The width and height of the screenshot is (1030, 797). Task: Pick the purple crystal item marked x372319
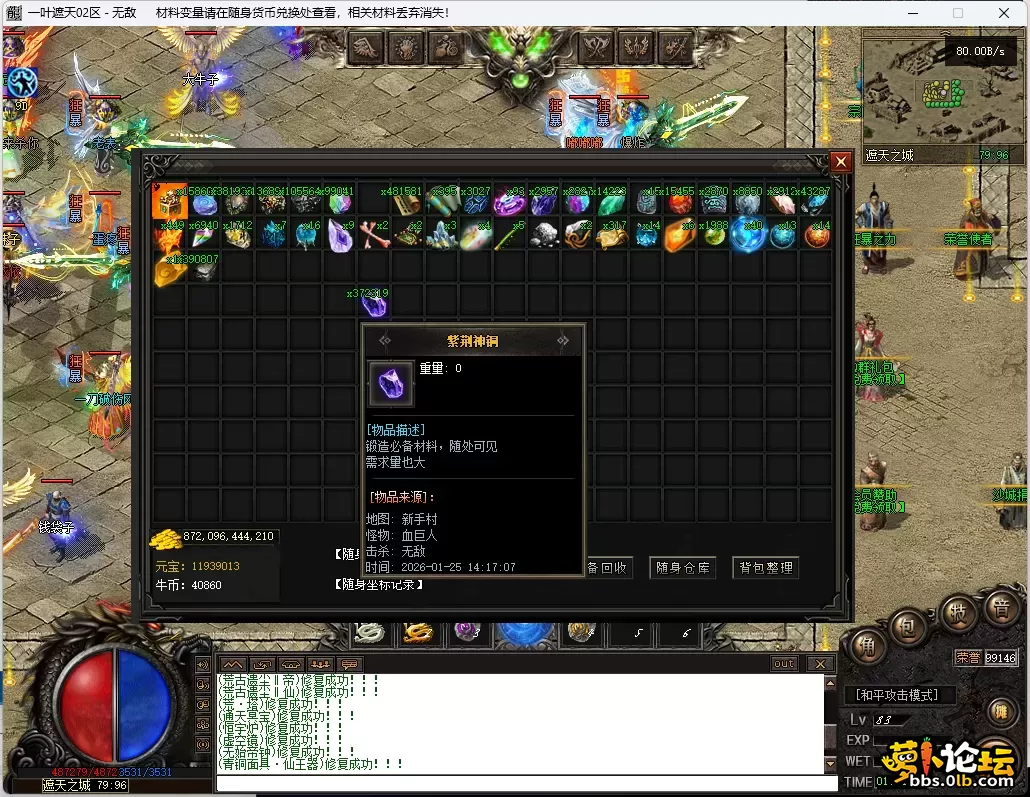[374, 304]
